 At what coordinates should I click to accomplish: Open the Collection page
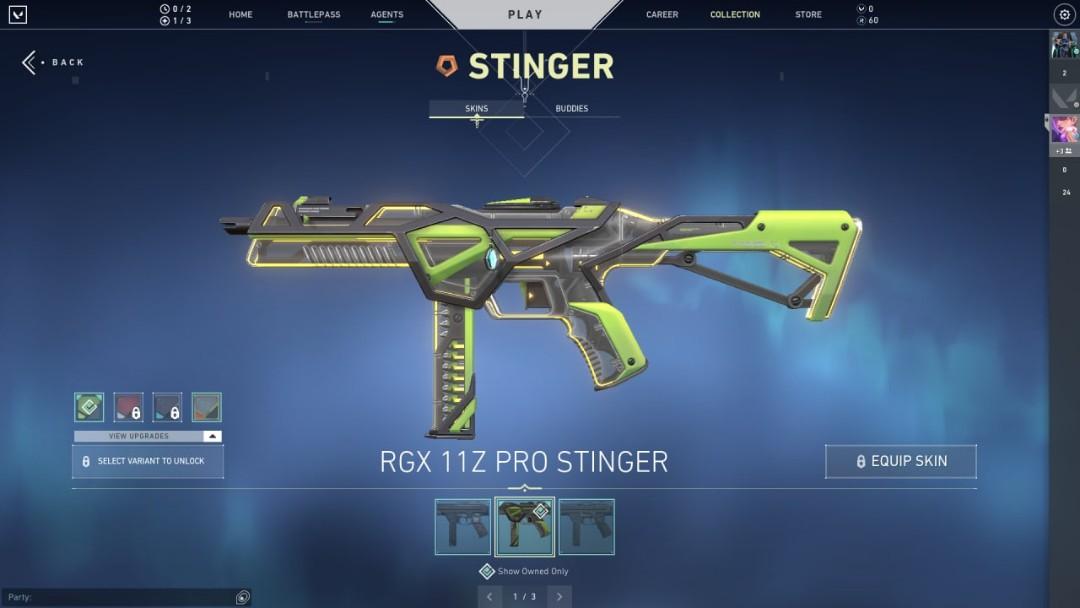click(735, 15)
